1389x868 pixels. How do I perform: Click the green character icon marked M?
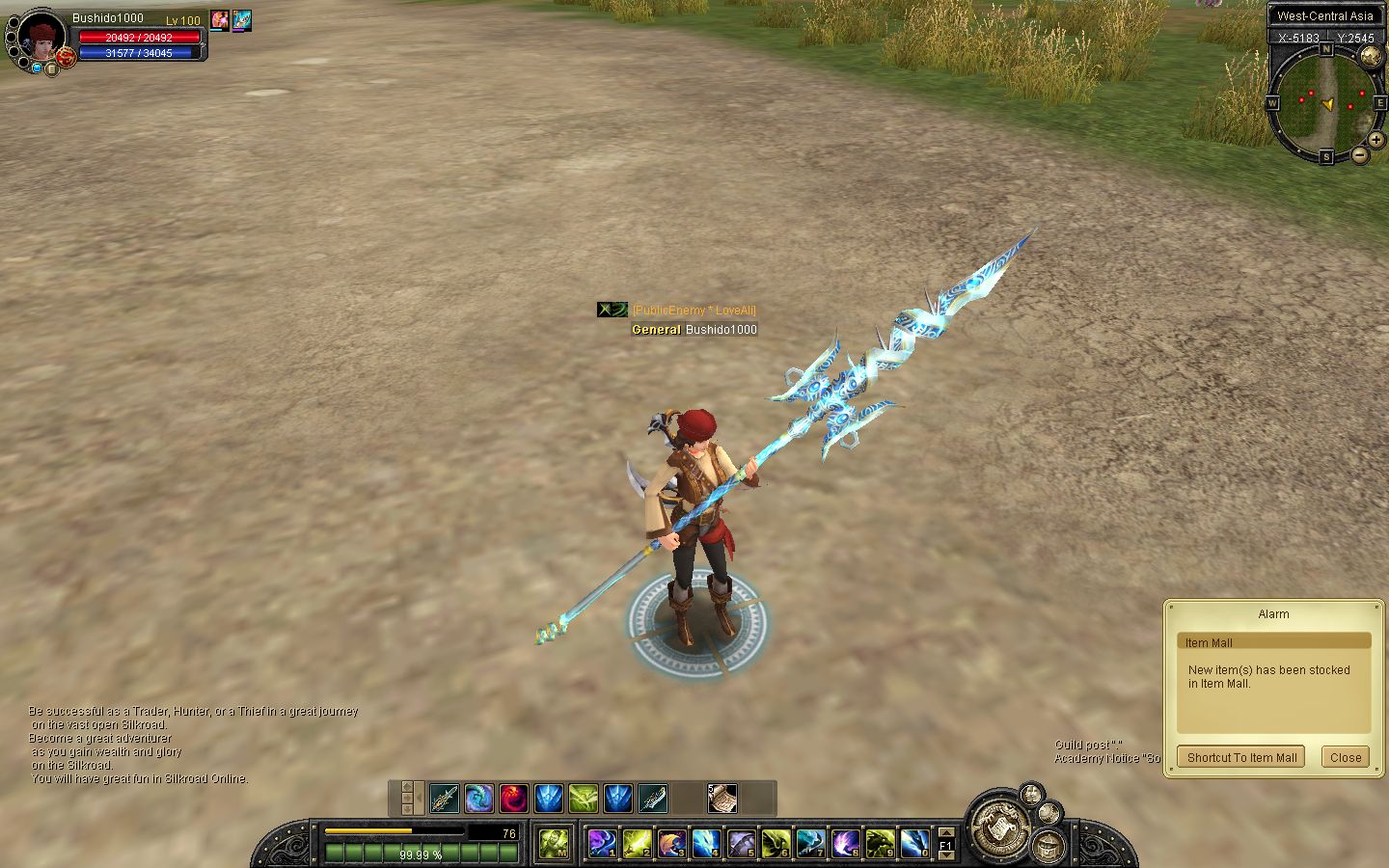click(553, 844)
